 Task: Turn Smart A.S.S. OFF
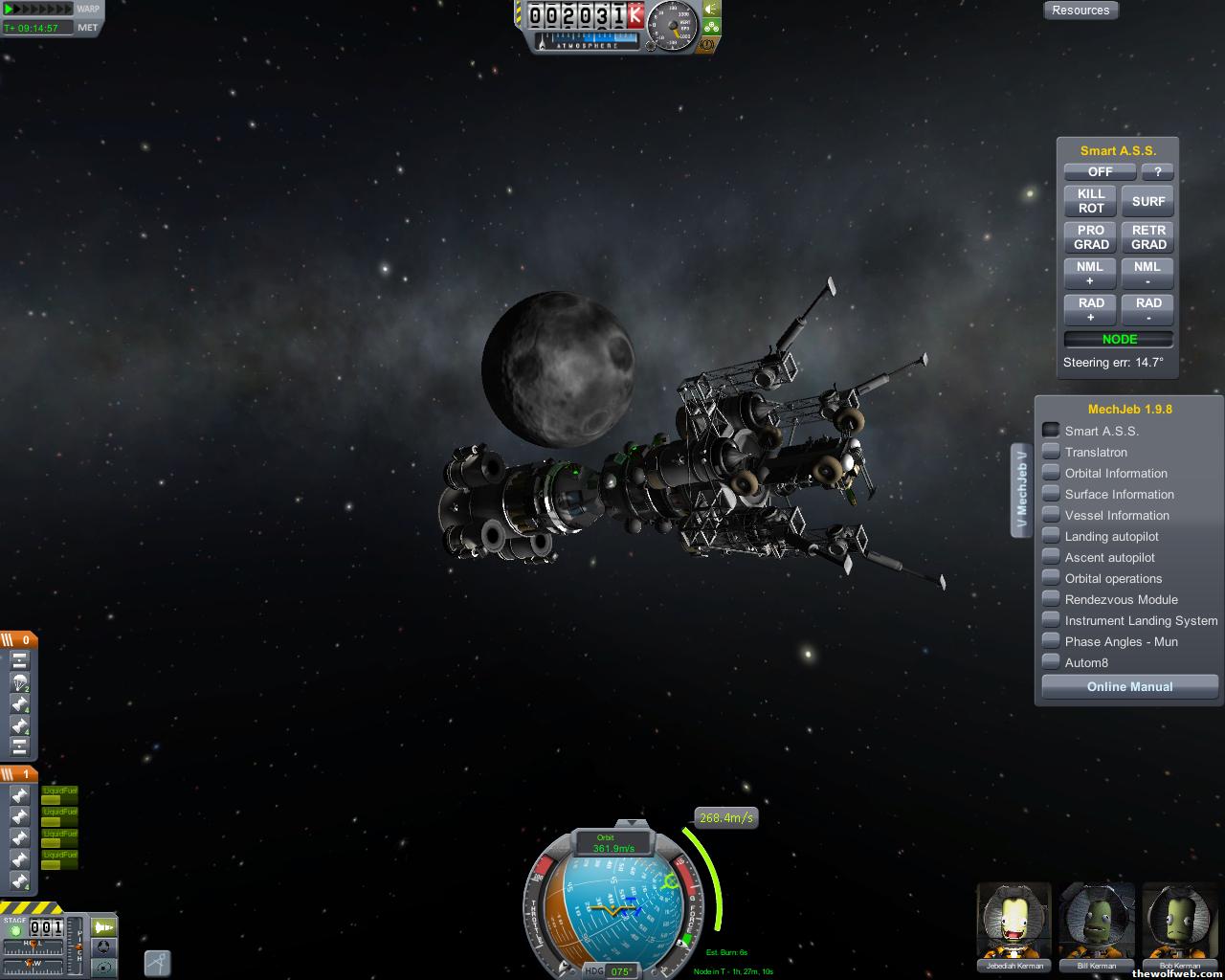pos(1100,171)
